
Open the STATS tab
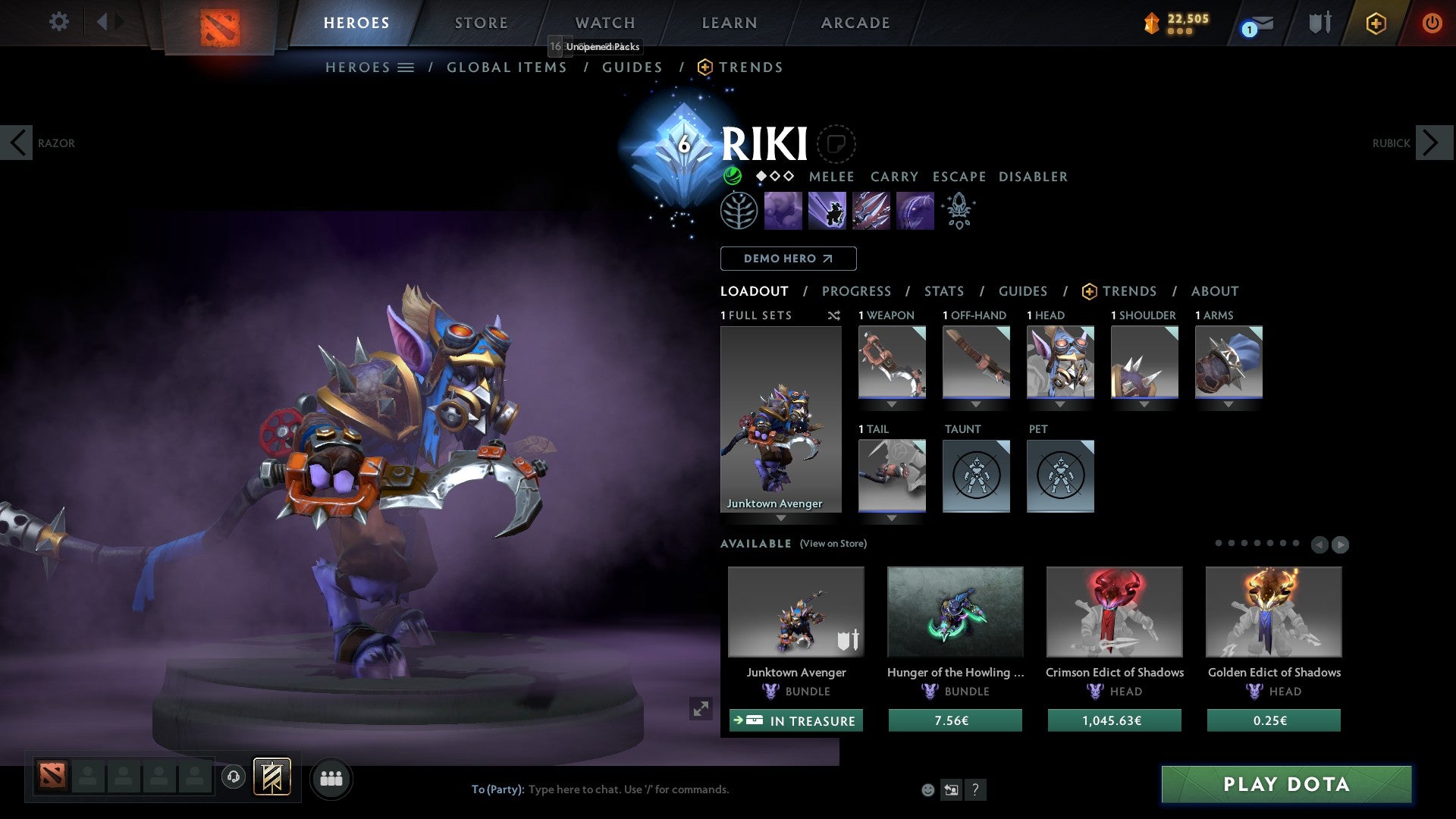coord(943,291)
